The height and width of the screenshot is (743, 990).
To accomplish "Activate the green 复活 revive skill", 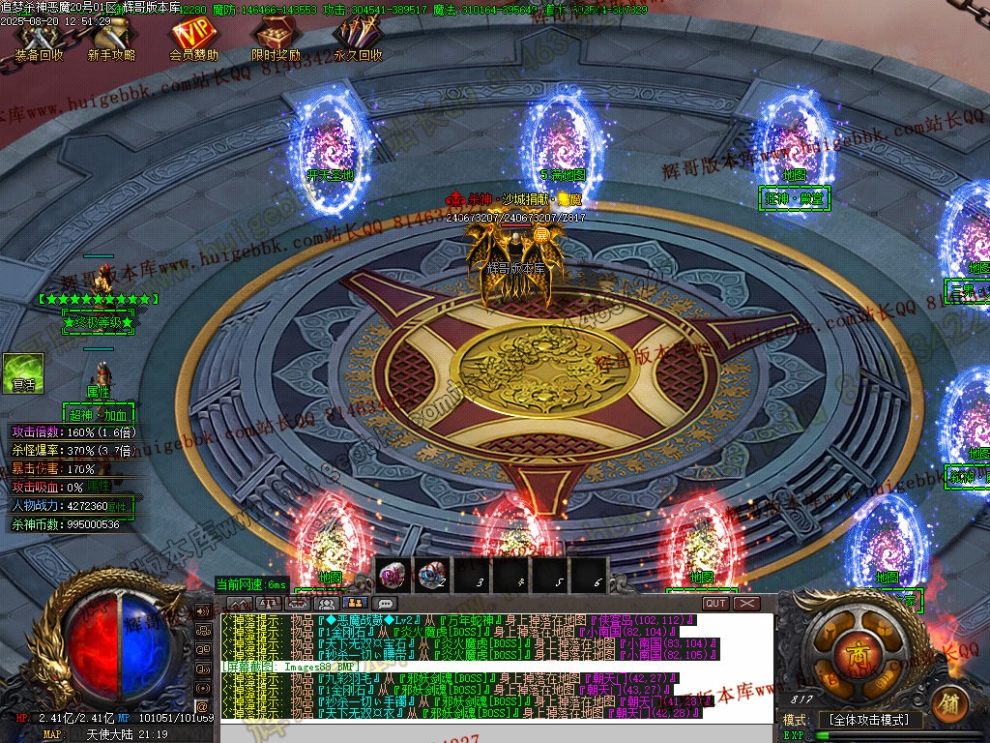I will (x=23, y=372).
